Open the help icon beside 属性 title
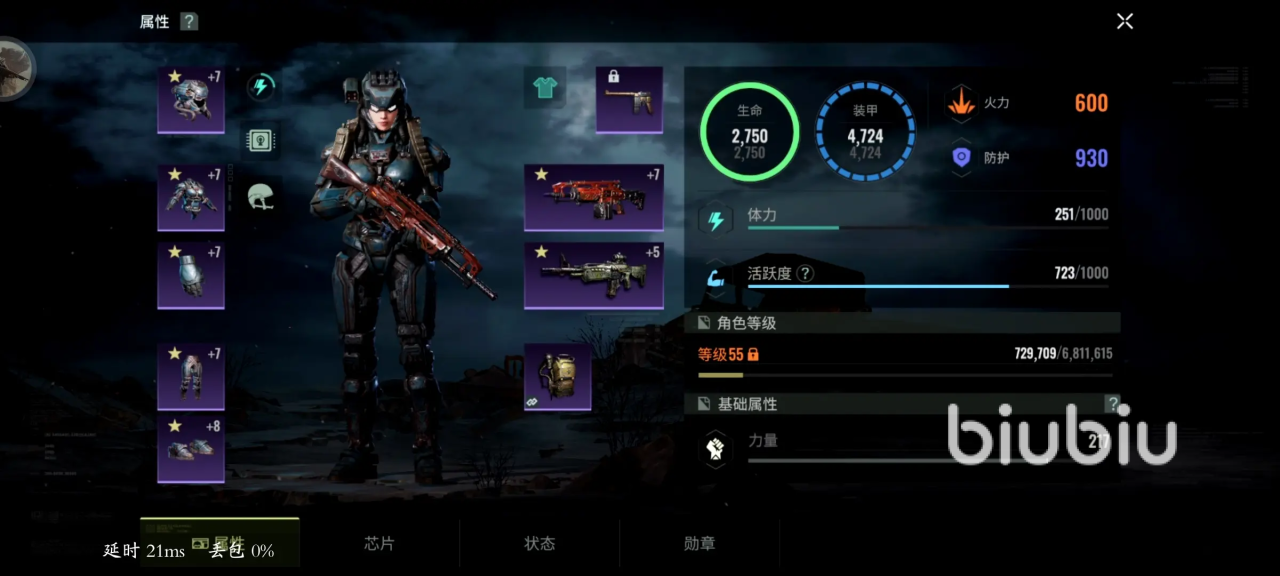This screenshot has height=576, width=1280. point(189,22)
